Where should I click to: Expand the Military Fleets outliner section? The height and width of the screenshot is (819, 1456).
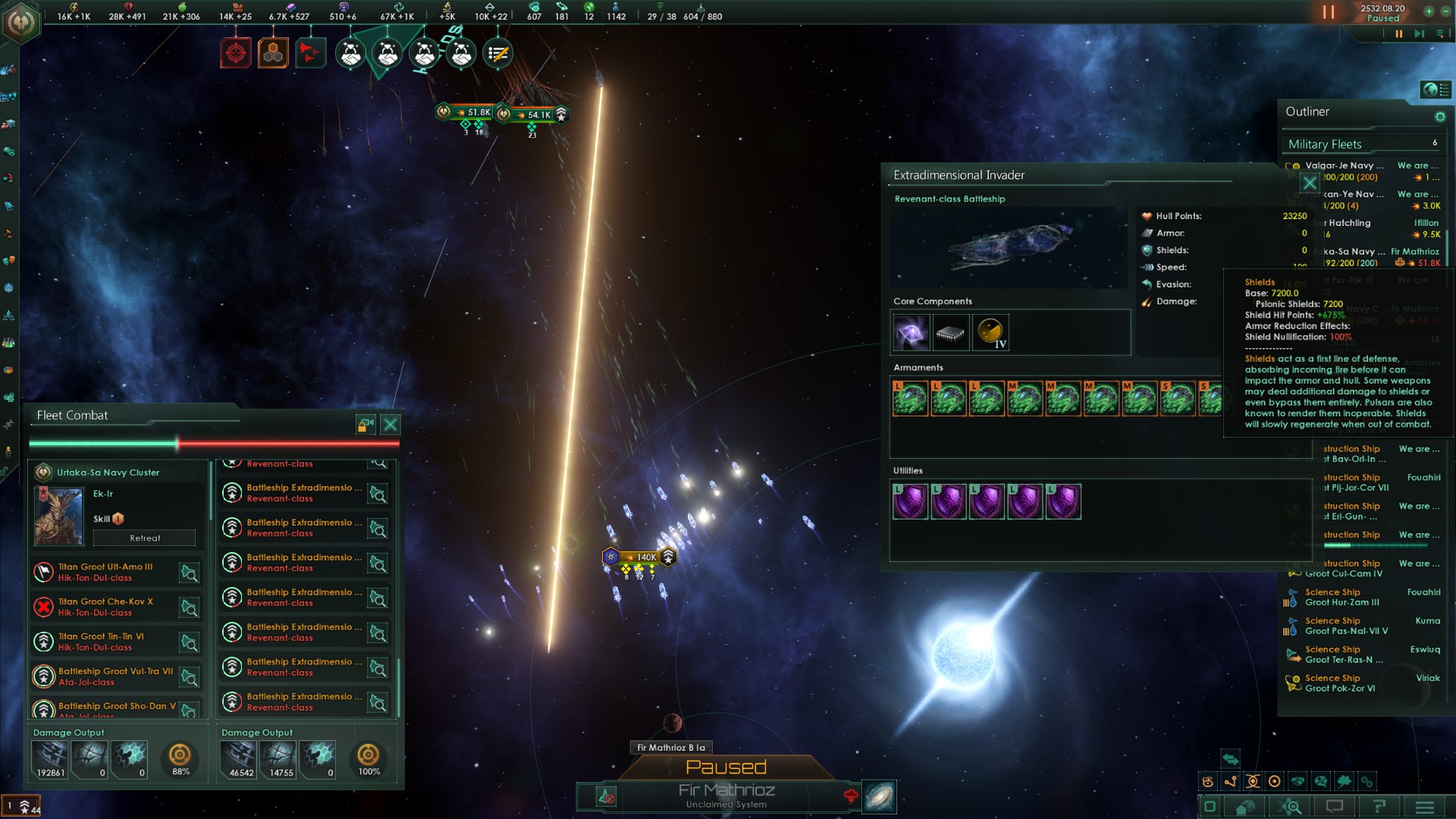(1325, 144)
